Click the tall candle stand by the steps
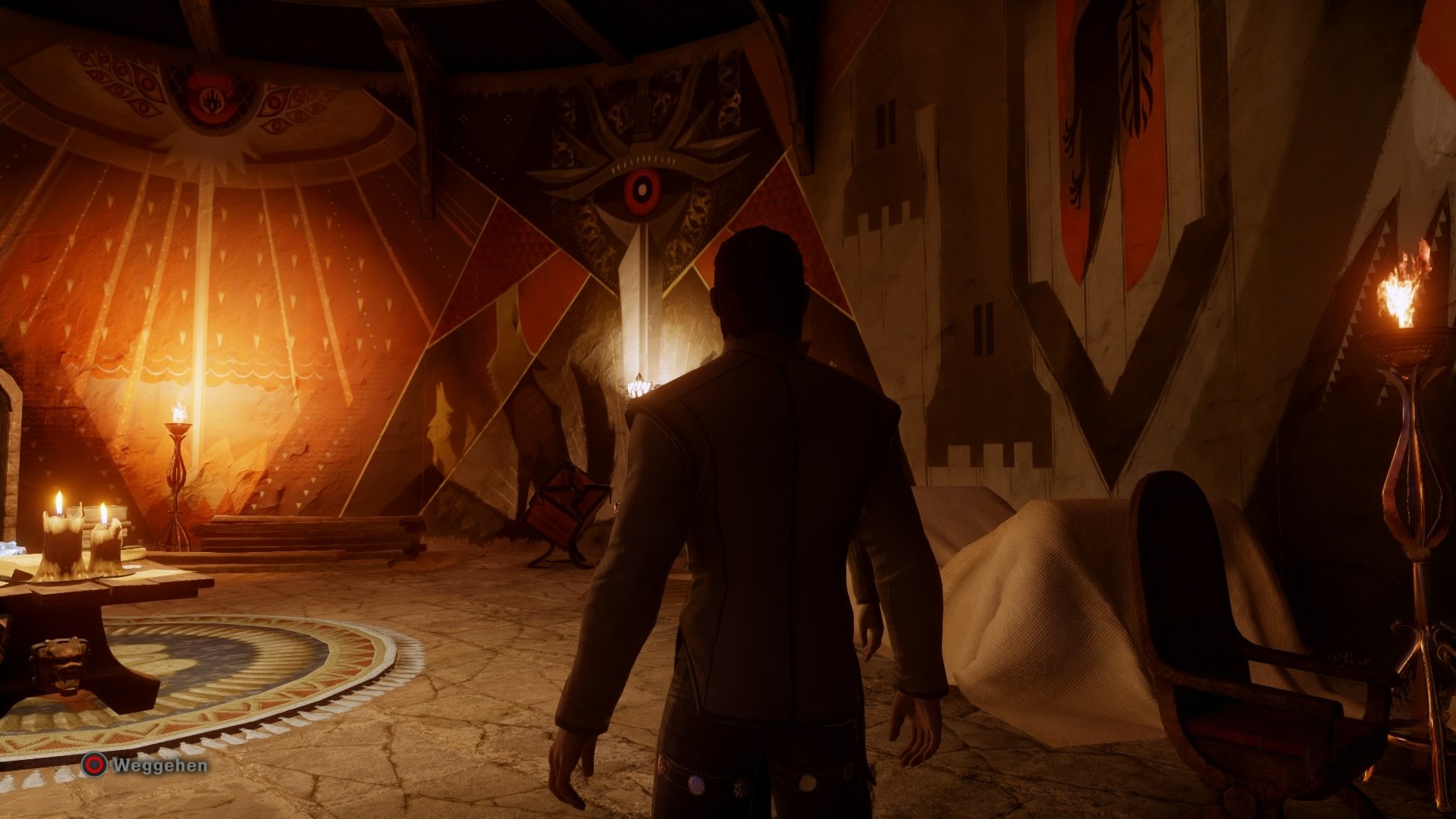The height and width of the screenshot is (819, 1456). pos(176,470)
